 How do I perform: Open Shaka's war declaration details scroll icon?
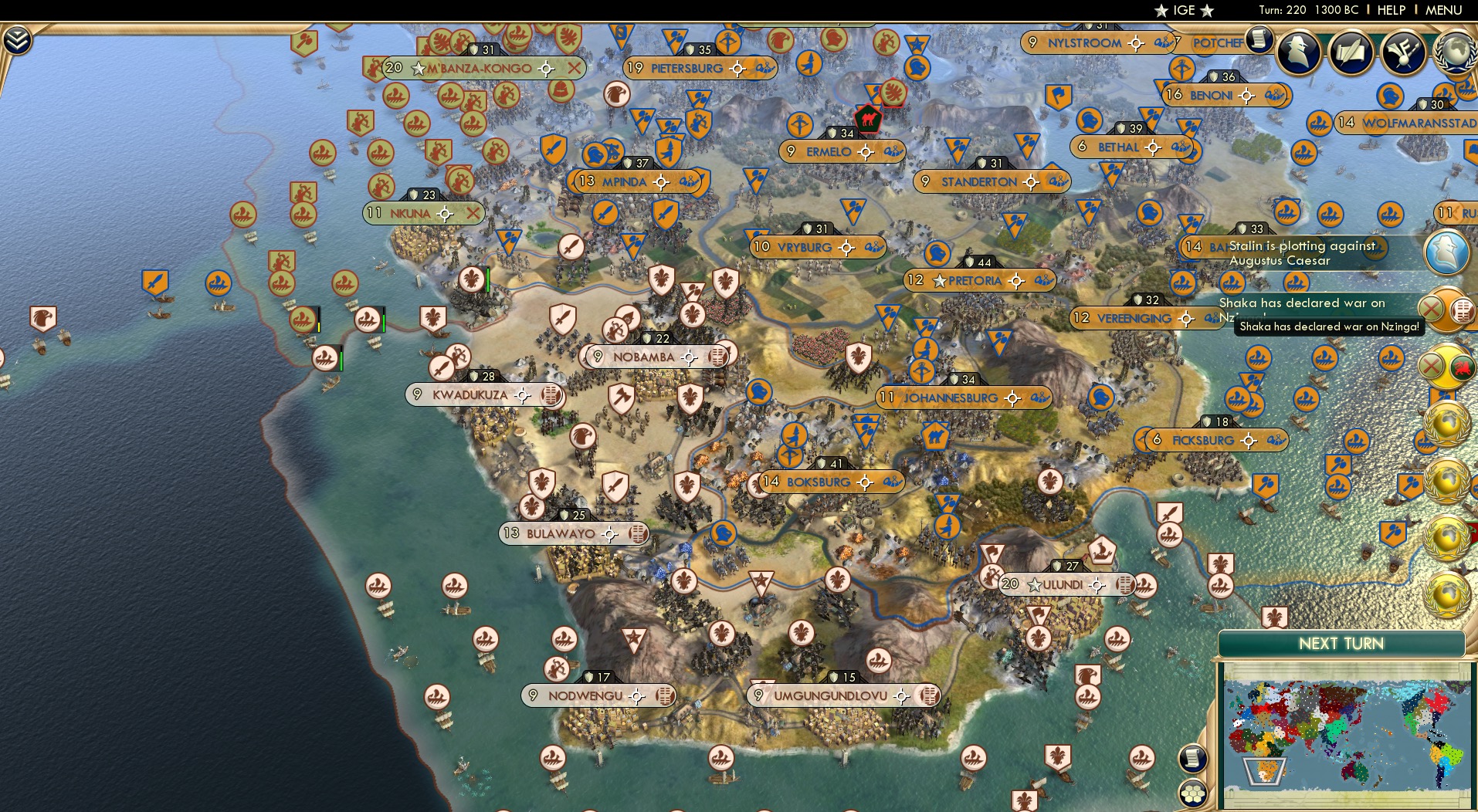[x=1461, y=310]
